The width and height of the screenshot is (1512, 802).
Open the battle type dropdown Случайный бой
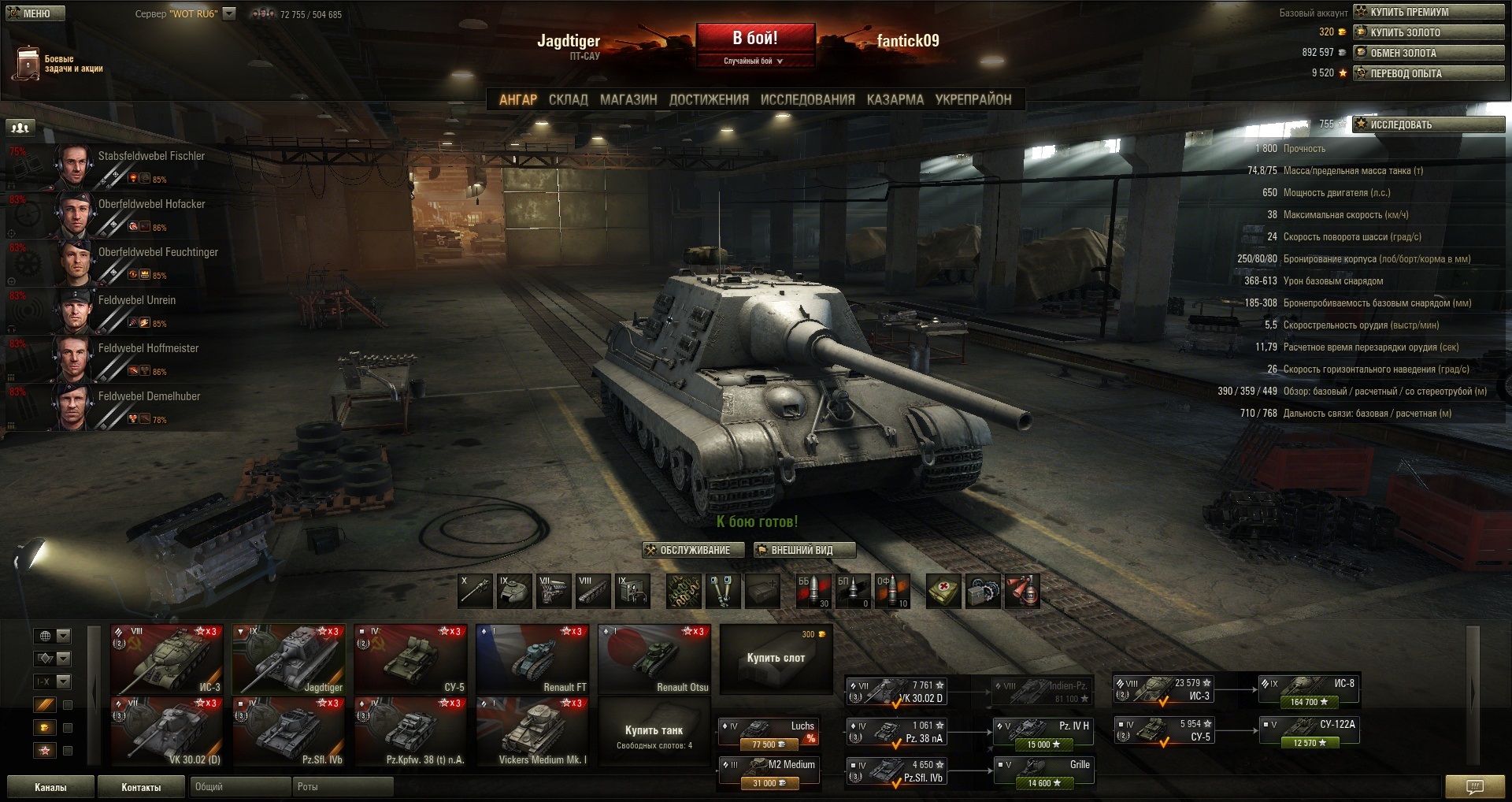pyautogui.click(x=754, y=61)
